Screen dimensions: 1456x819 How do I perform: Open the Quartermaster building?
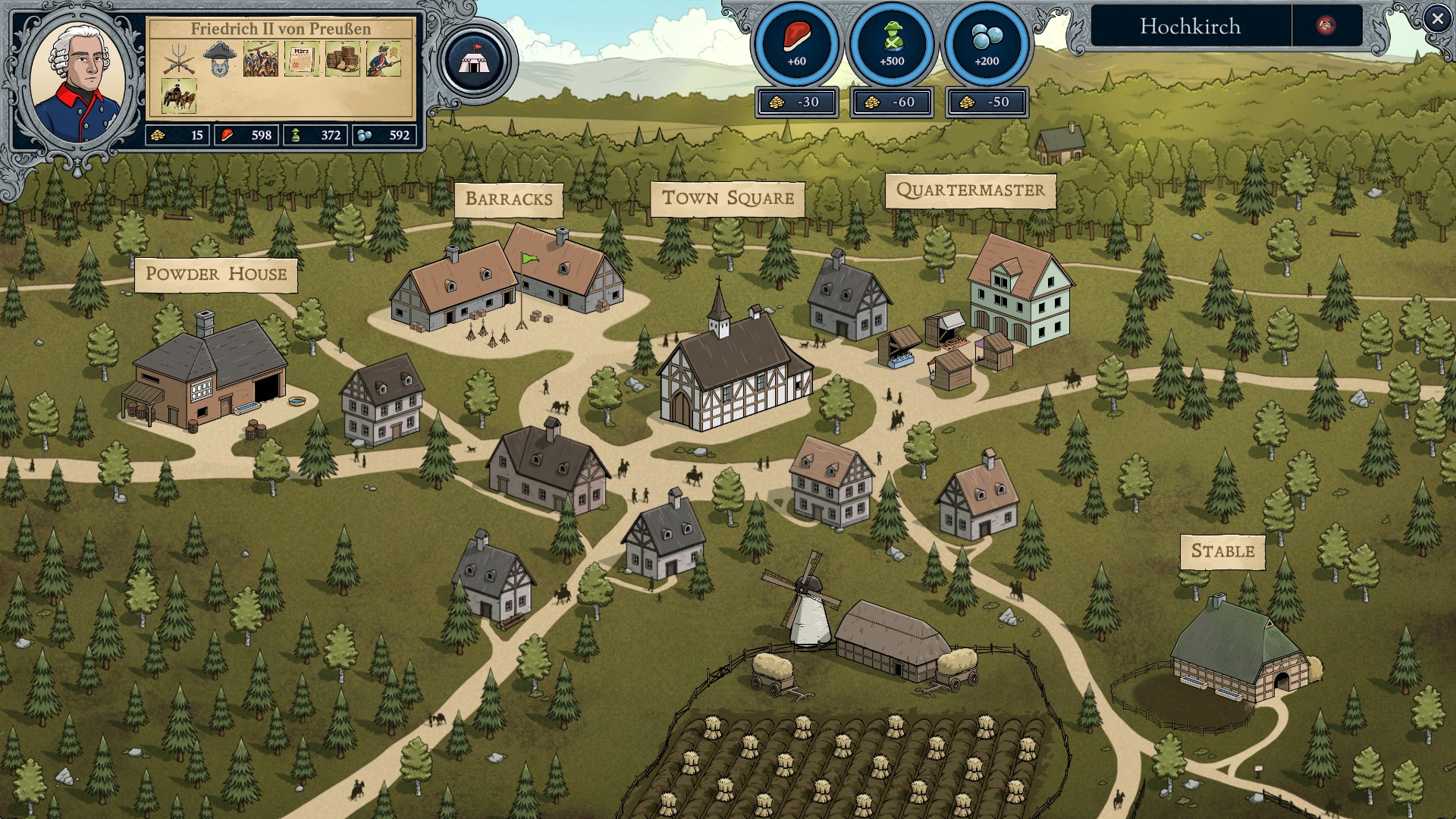pos(970,190)
